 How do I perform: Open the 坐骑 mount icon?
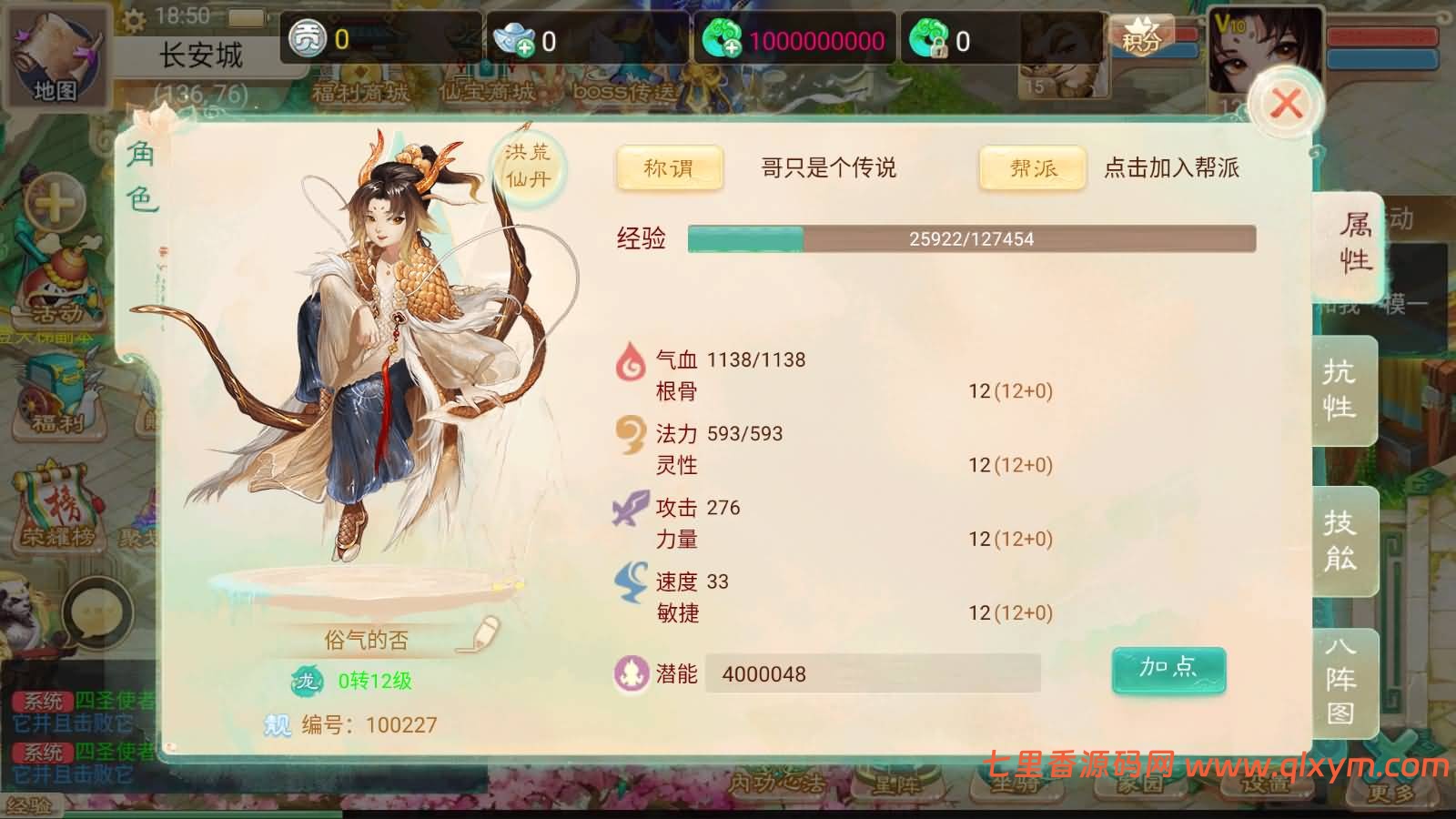click(x=1015, y=784)
